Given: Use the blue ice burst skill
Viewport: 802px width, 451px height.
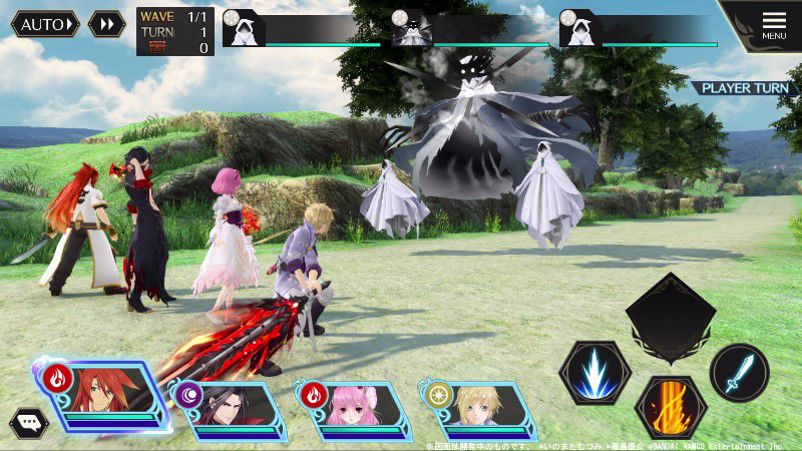Looking at the screenshot, I should (x=594, y=373).
